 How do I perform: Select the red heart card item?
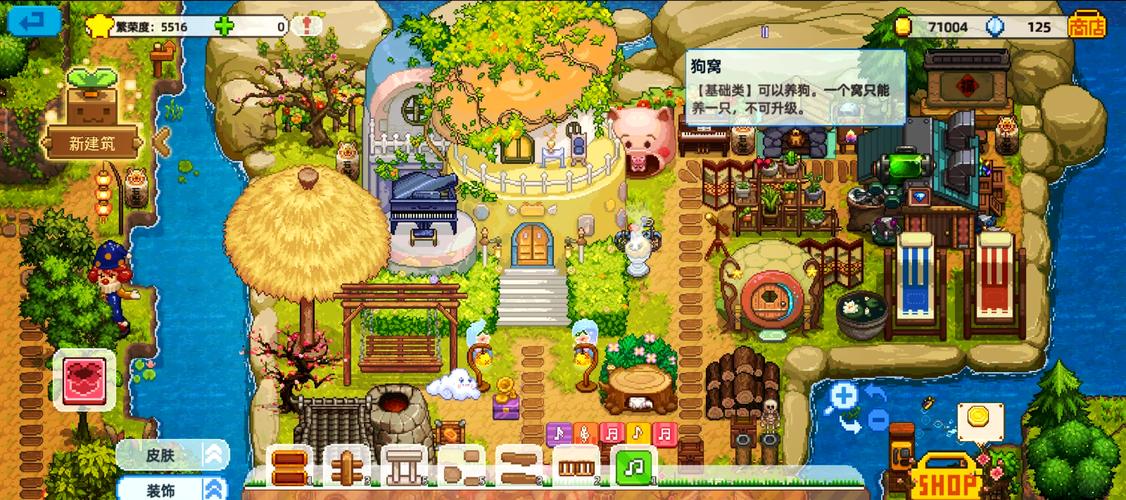click(x=84, y=381)
